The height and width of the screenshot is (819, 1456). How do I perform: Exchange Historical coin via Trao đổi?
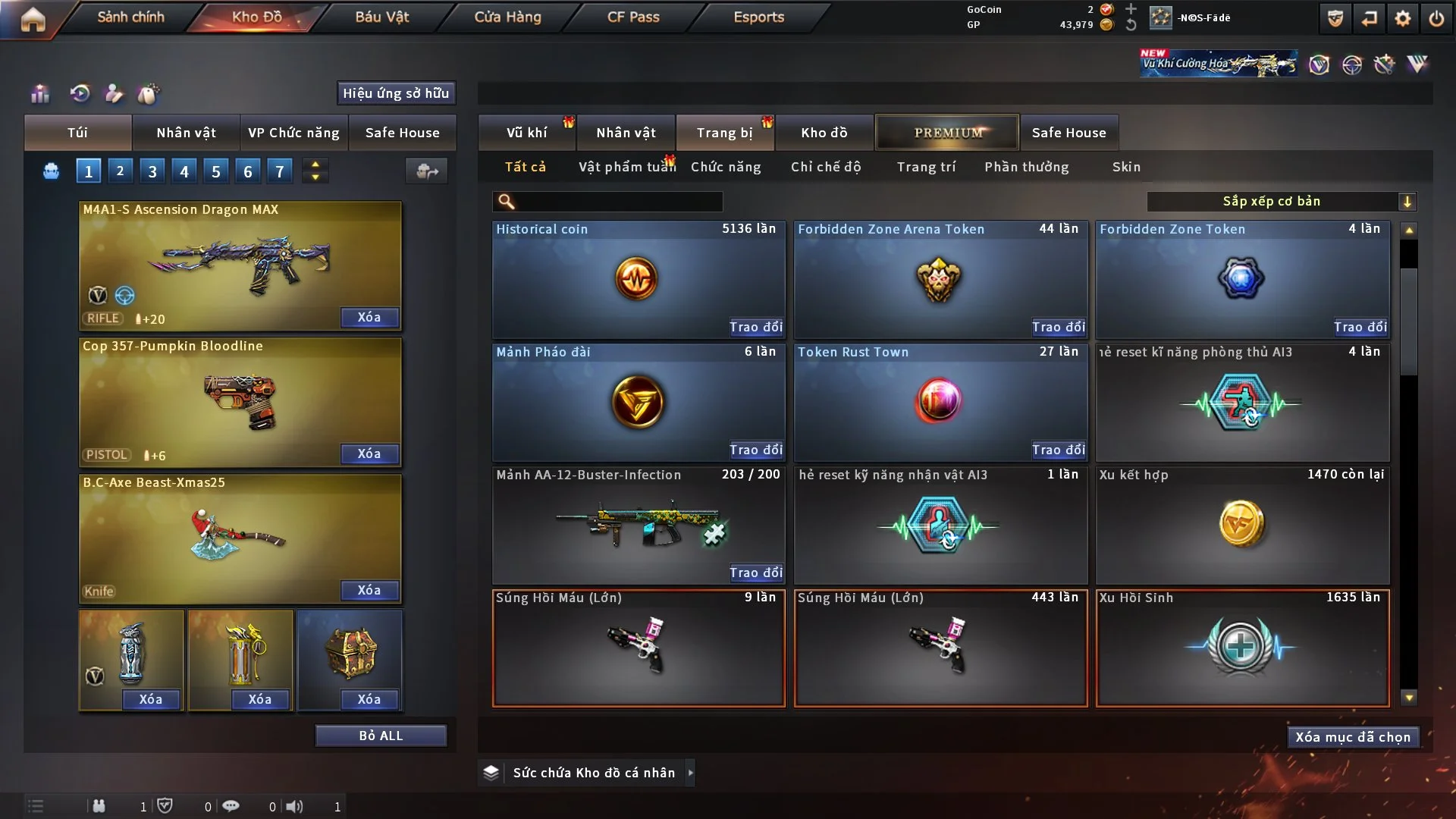point(755,327)
